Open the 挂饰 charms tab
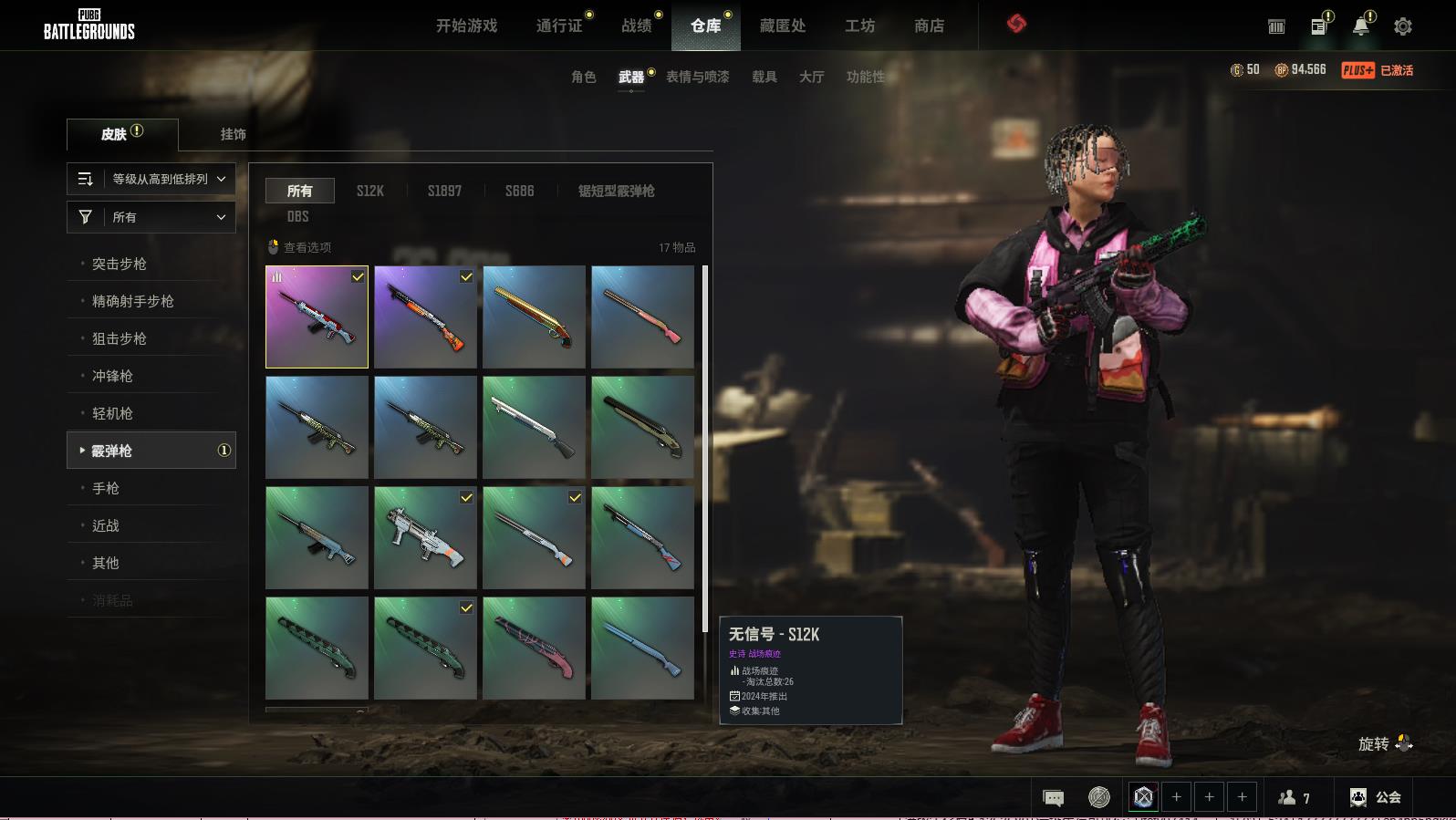Viewport: 1456px width, 820px height. (x=233, y=134)
